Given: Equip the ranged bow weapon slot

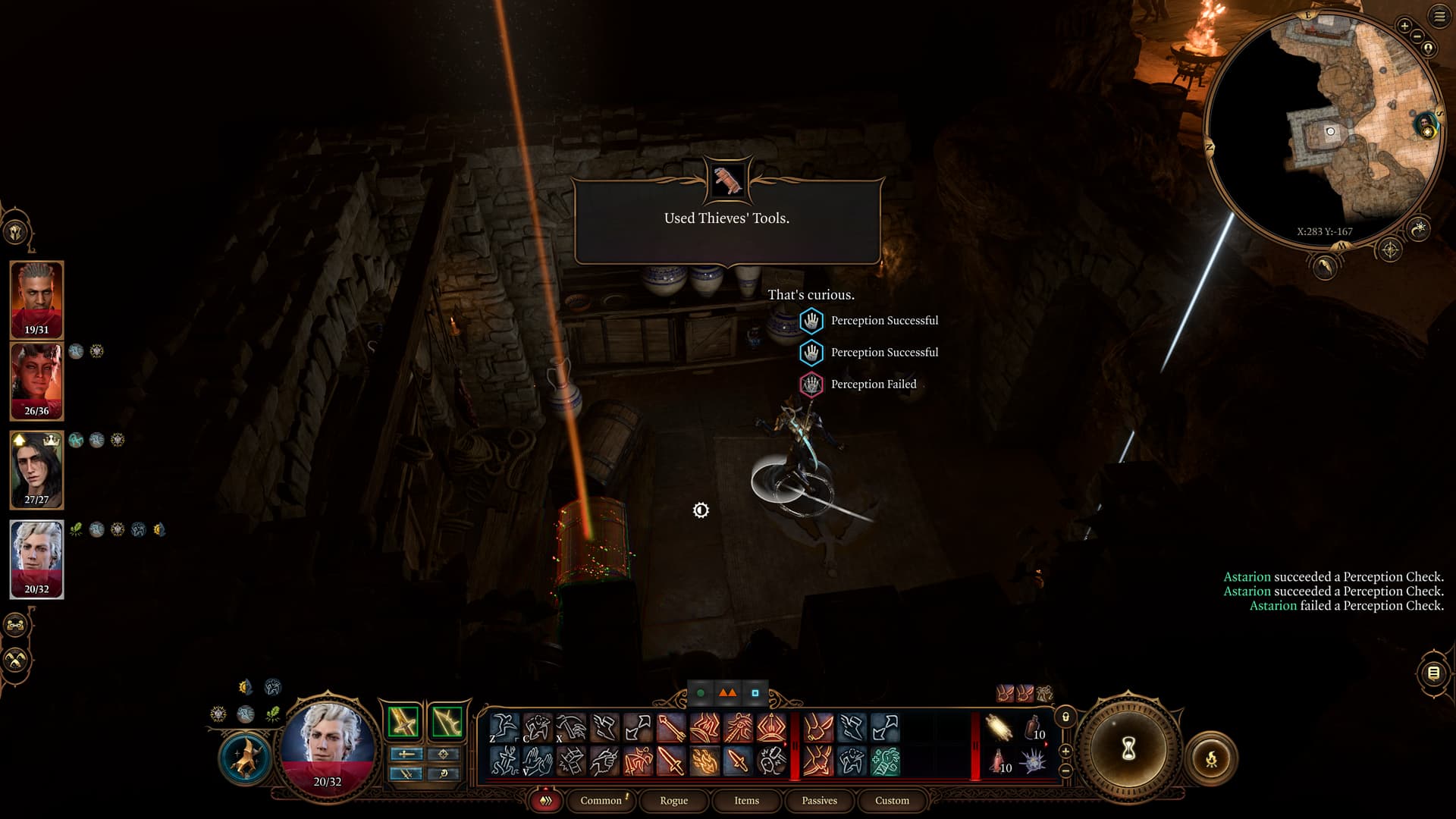Looking at the screenshot, I should tap(447, 721).
